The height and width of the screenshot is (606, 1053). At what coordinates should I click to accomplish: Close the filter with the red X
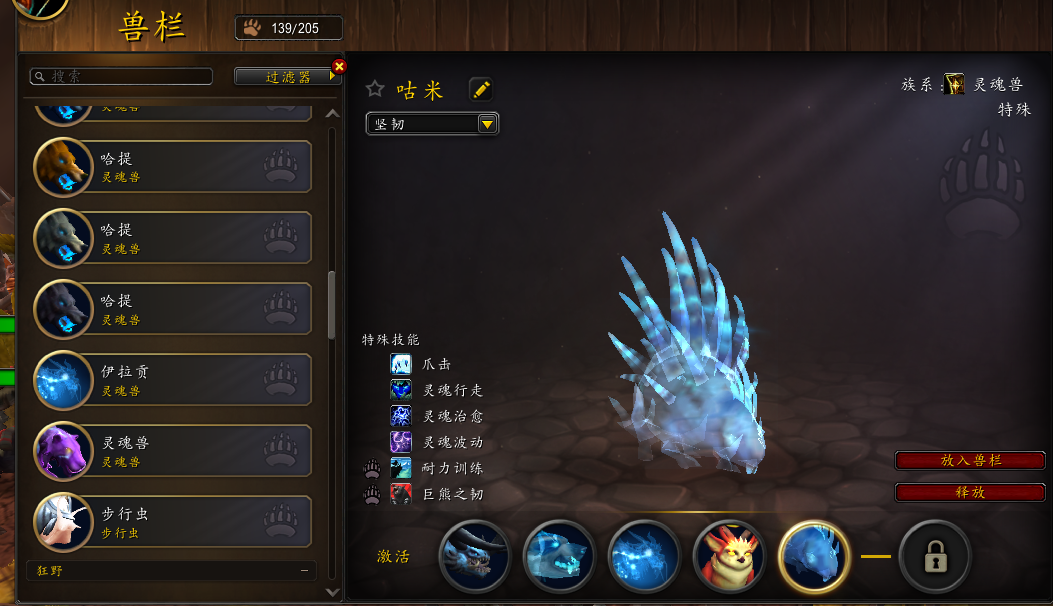339,66
